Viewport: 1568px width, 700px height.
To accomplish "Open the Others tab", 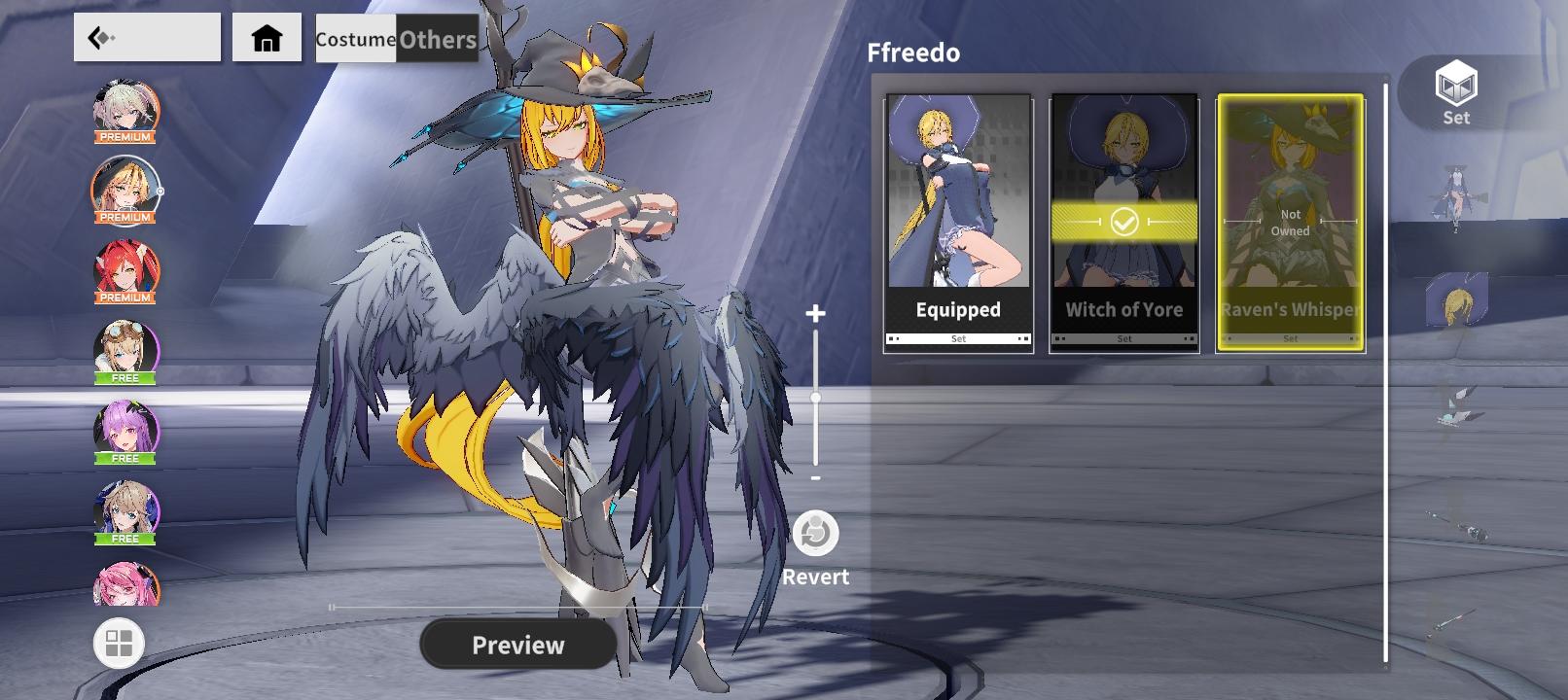I will click(x=438, y=39).
